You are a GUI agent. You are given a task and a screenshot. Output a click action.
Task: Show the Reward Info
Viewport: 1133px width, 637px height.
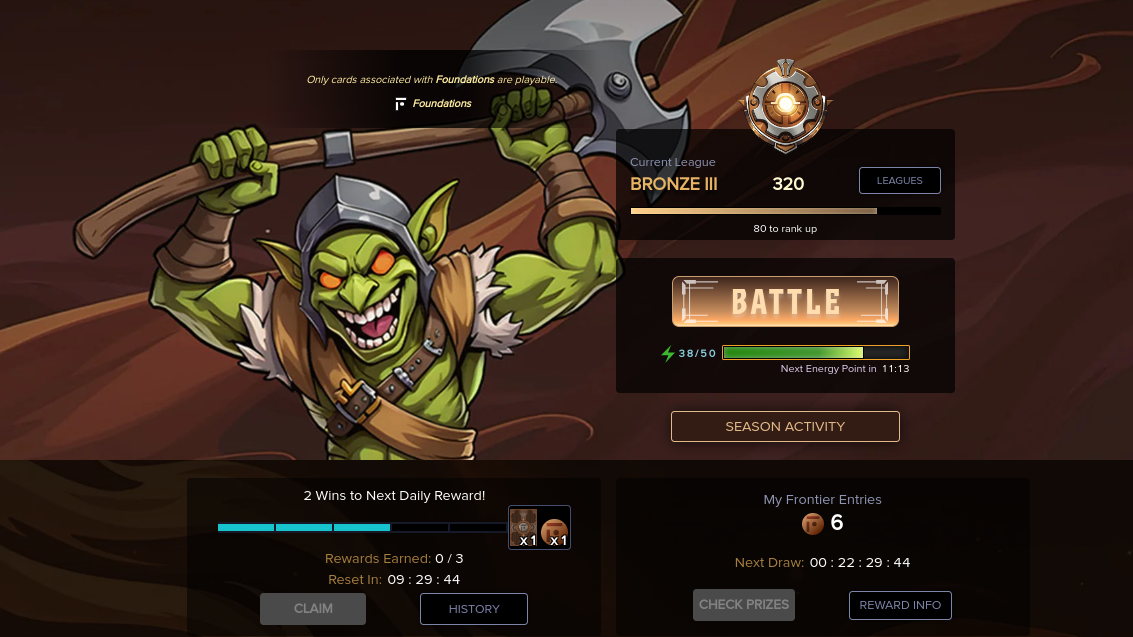(x=900, y=605)
